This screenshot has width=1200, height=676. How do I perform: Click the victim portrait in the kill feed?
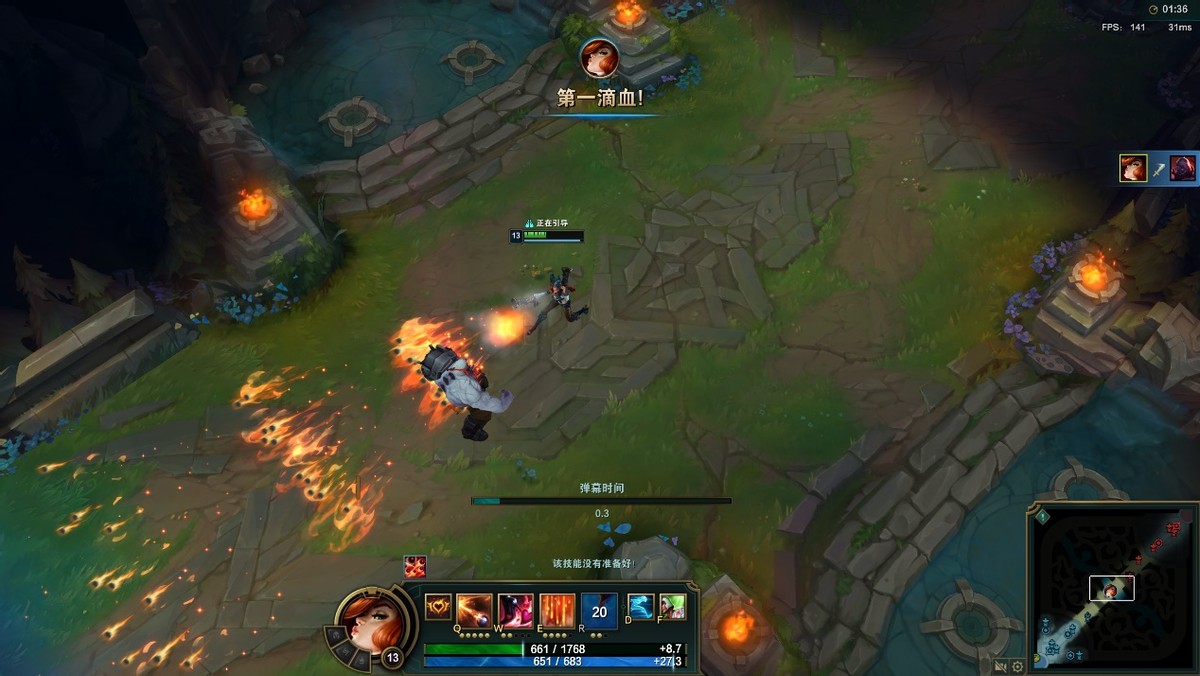[1183, 168]
